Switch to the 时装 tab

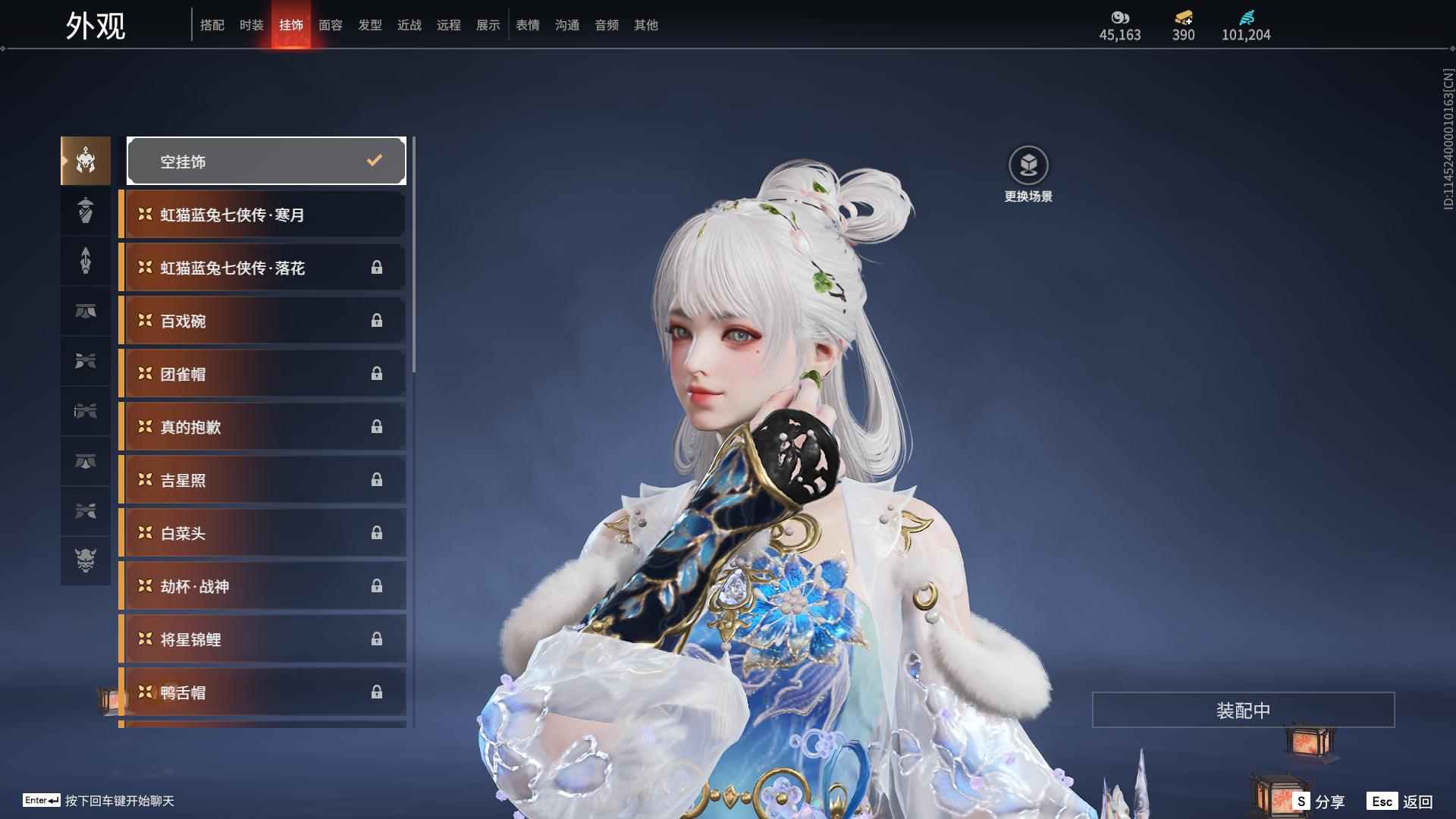[251, 25]
